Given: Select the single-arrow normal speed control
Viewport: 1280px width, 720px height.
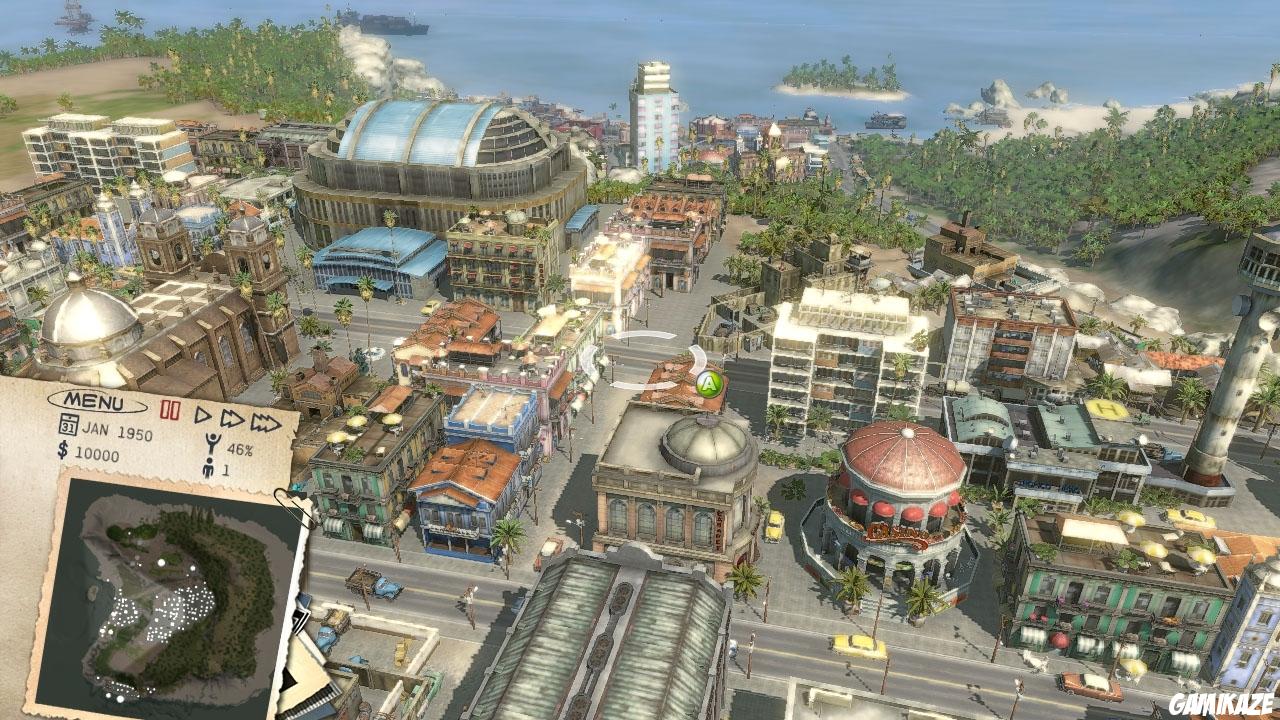Looking at the screenshot, I should (x=203, y=415).
